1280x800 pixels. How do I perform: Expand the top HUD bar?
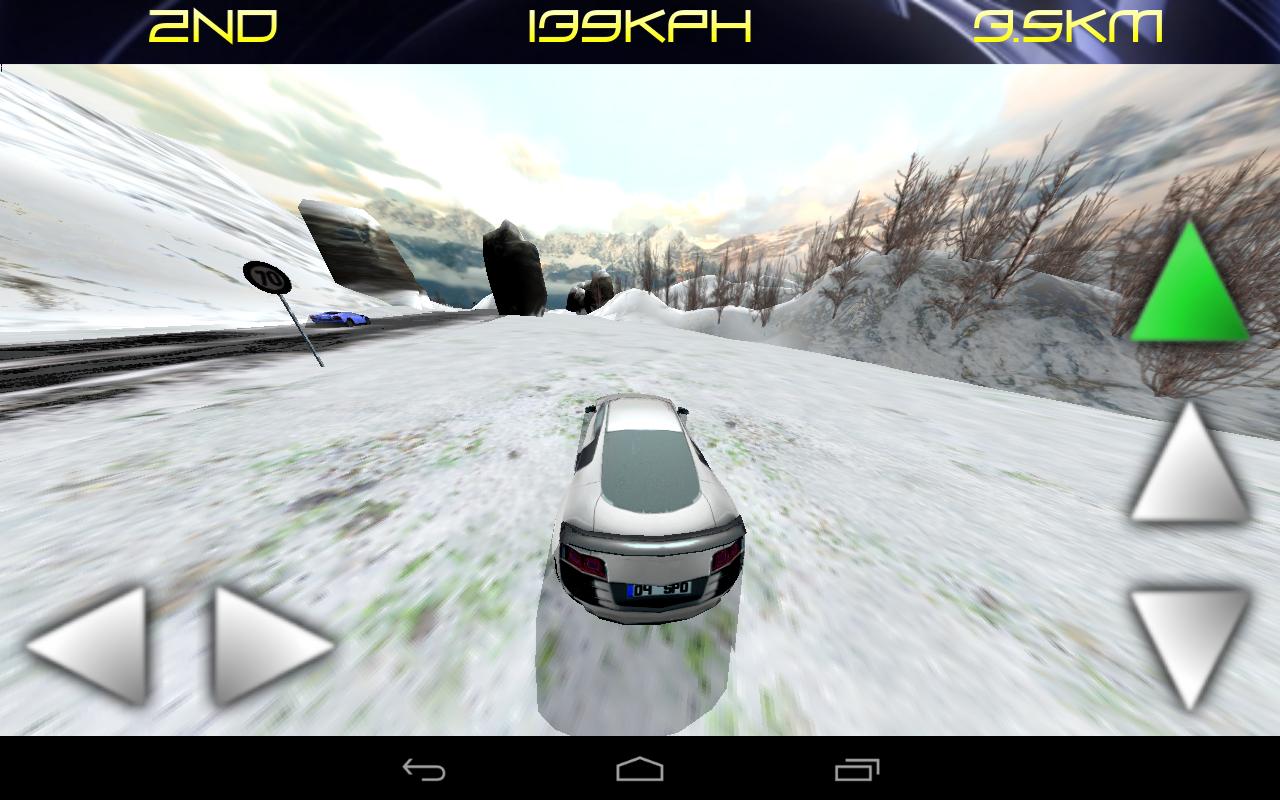tap(640, 27)
